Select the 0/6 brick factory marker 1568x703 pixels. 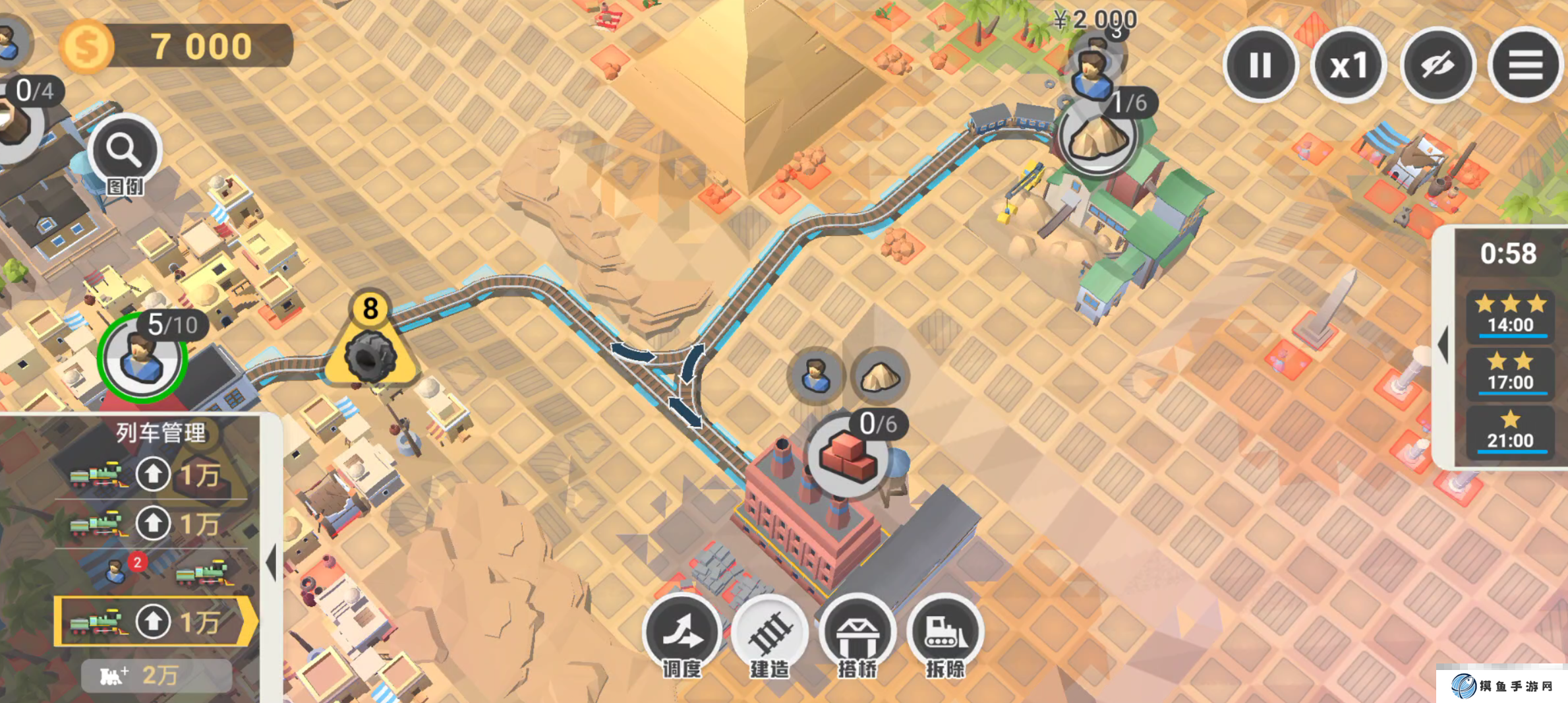848,455
